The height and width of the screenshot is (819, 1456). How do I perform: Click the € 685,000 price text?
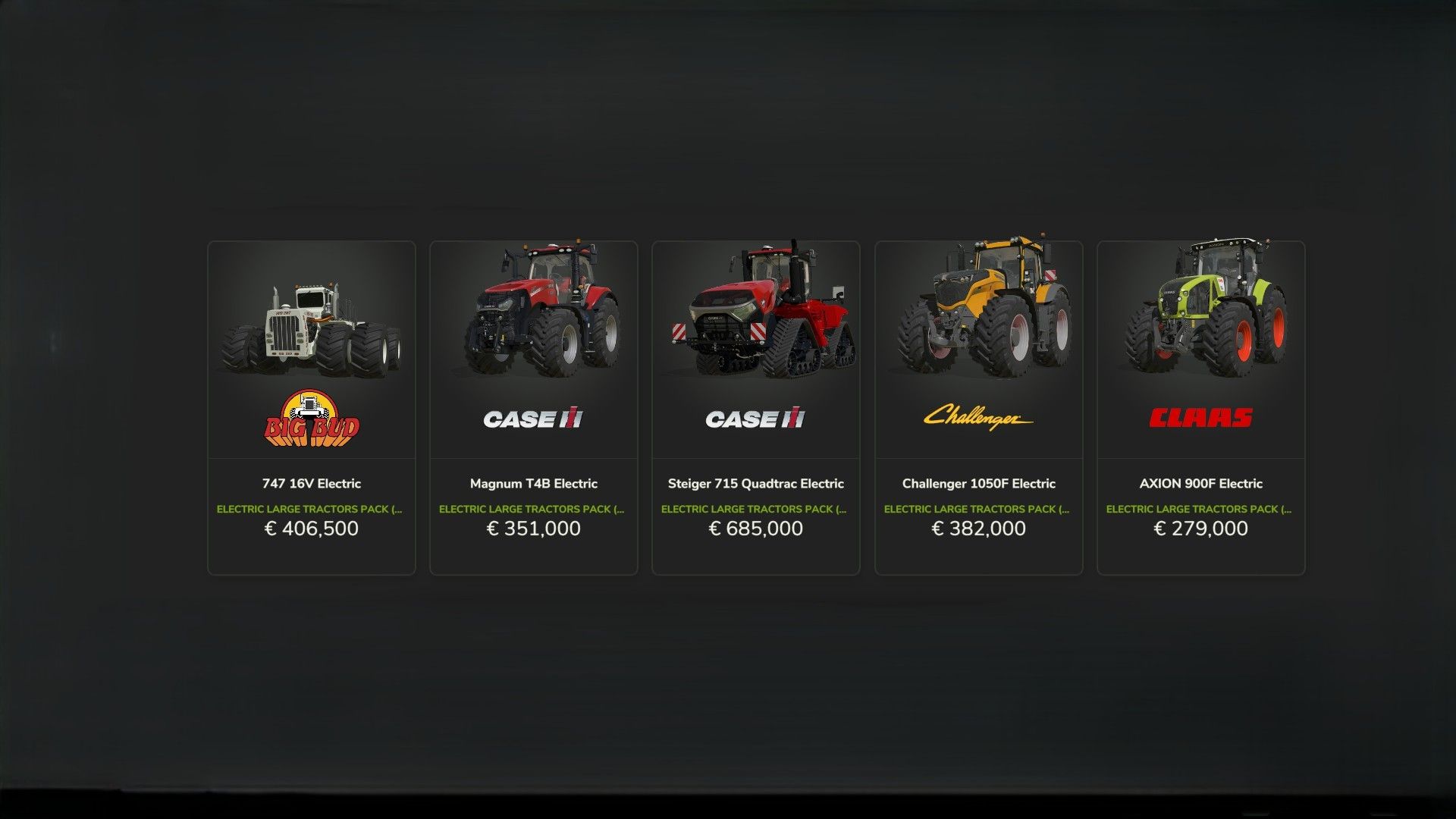(x=755, y=529)
